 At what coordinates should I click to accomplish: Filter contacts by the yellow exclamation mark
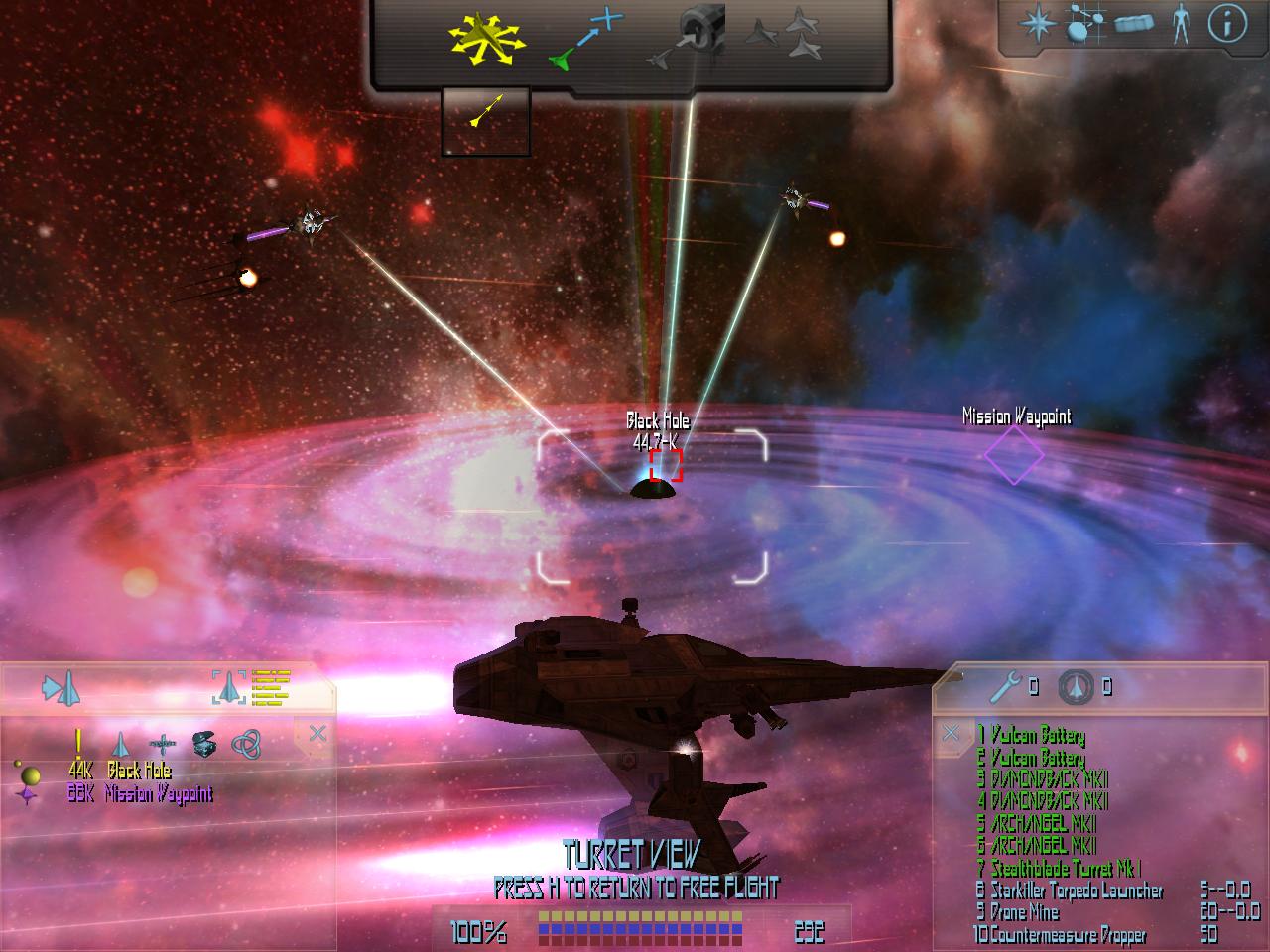tap(78, 742)
